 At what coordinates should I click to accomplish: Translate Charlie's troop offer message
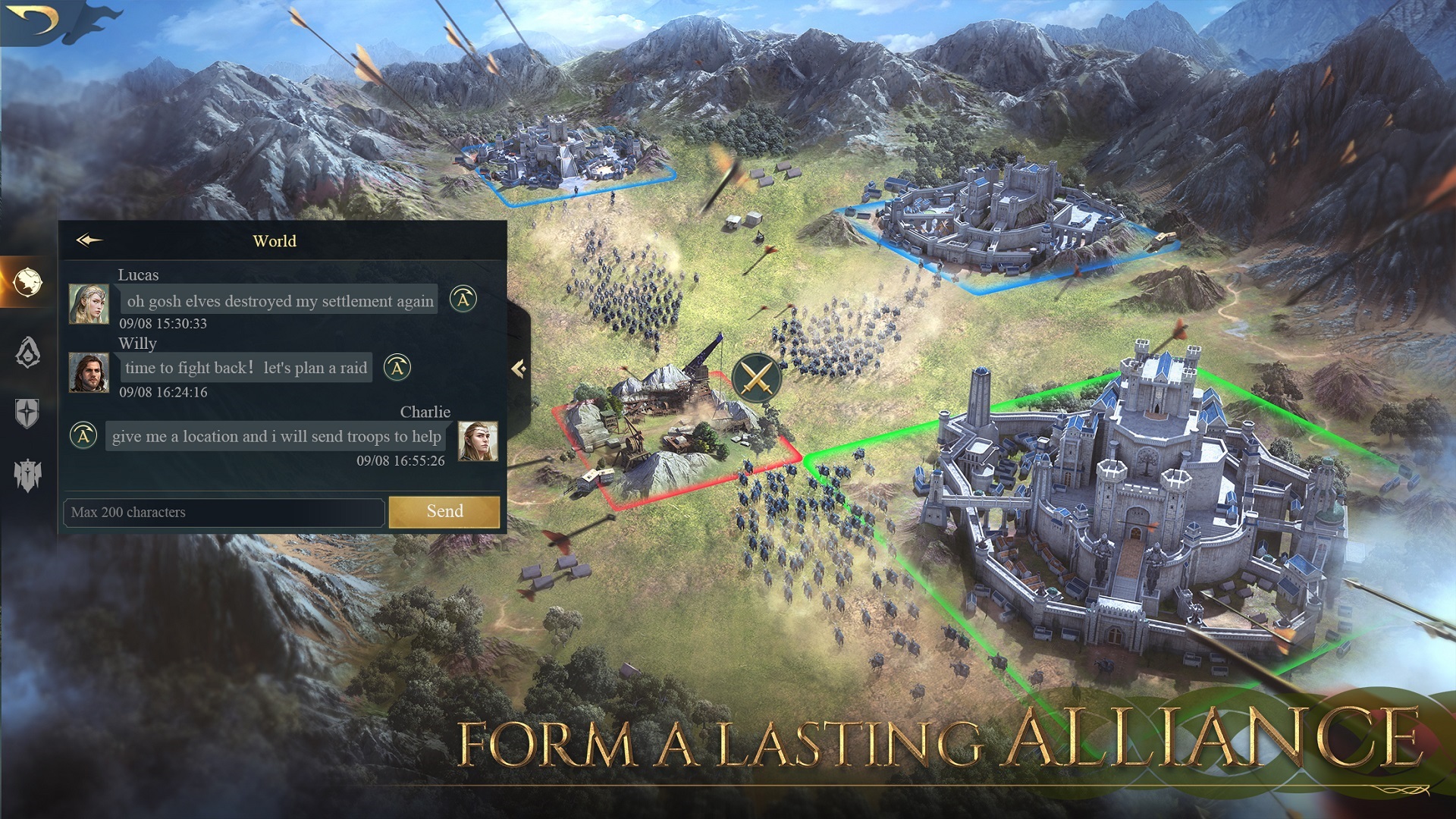pyautogui.click(x=83, y=437)
